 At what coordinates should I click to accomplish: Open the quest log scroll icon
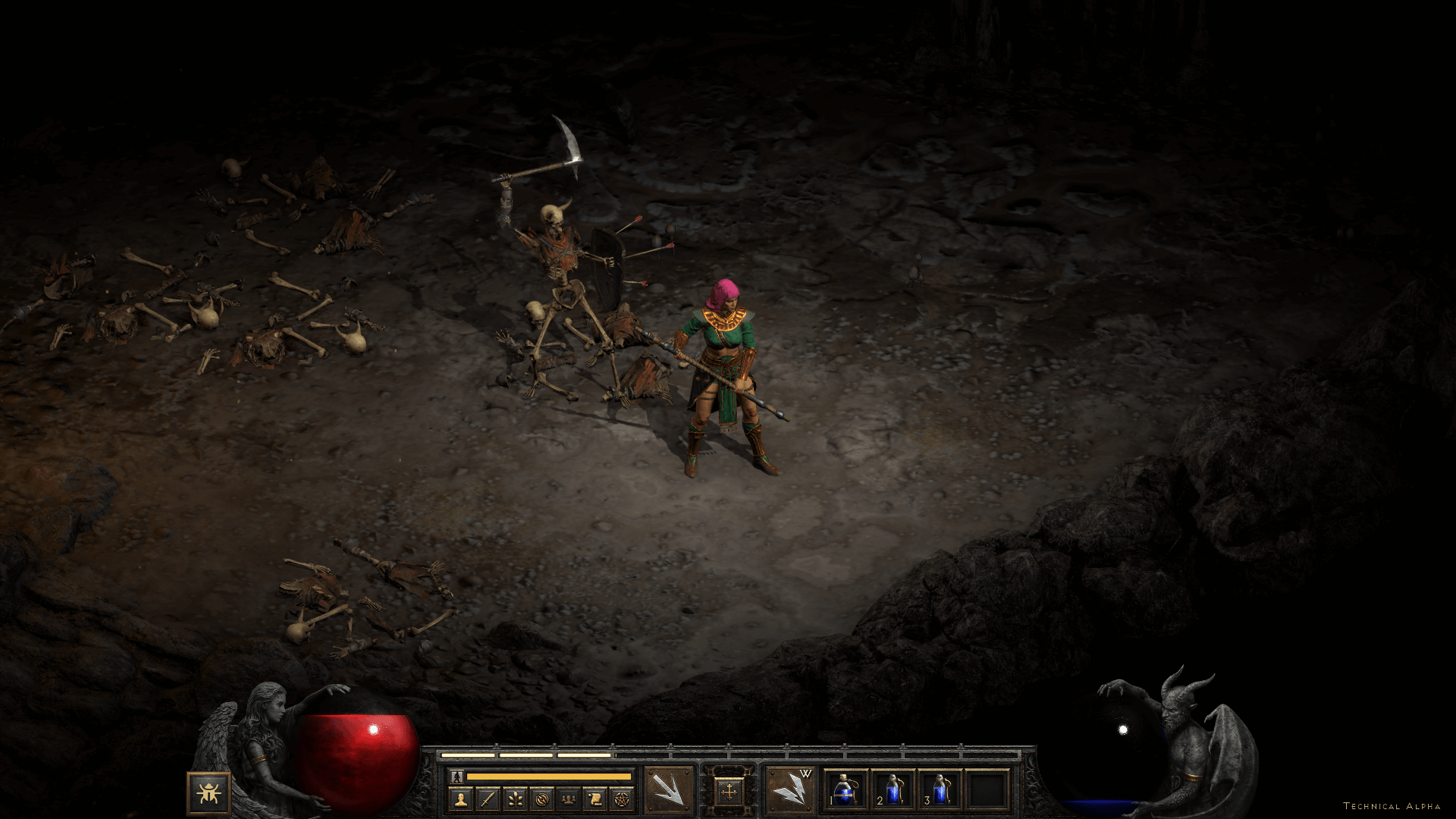pyautogui.click(x=594, y=799)
